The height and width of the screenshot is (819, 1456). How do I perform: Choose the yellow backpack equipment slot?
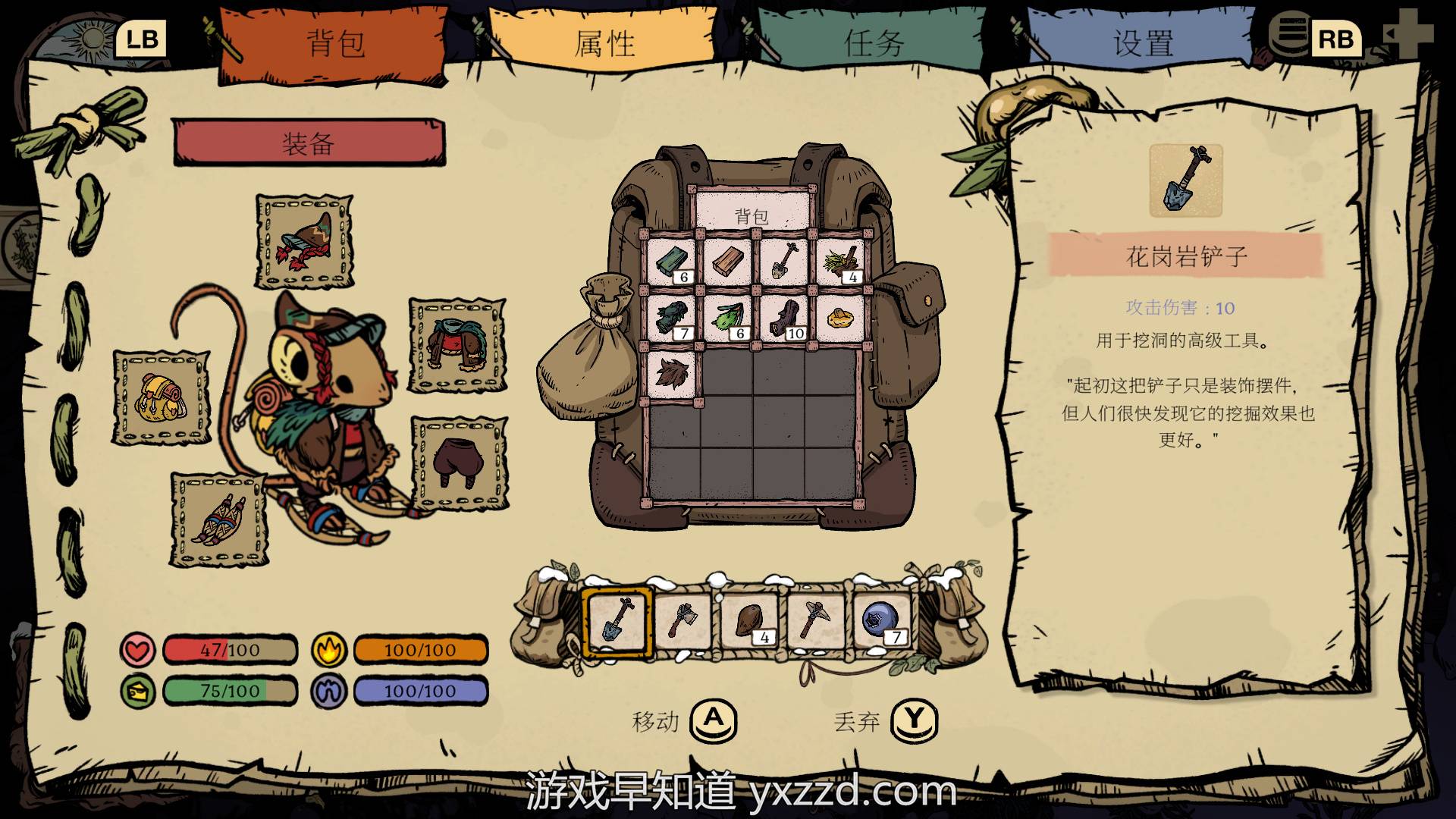(x=161, y=397)
